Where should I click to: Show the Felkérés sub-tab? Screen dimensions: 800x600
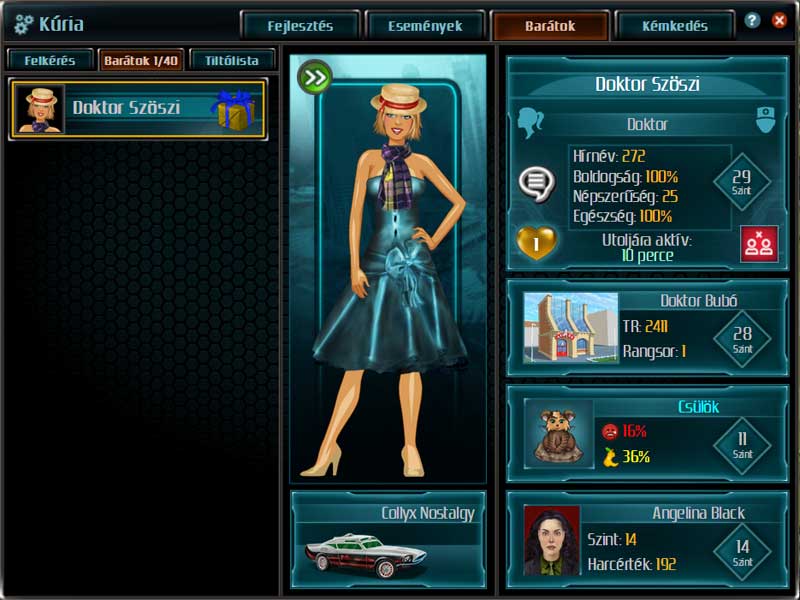point(50,60)
